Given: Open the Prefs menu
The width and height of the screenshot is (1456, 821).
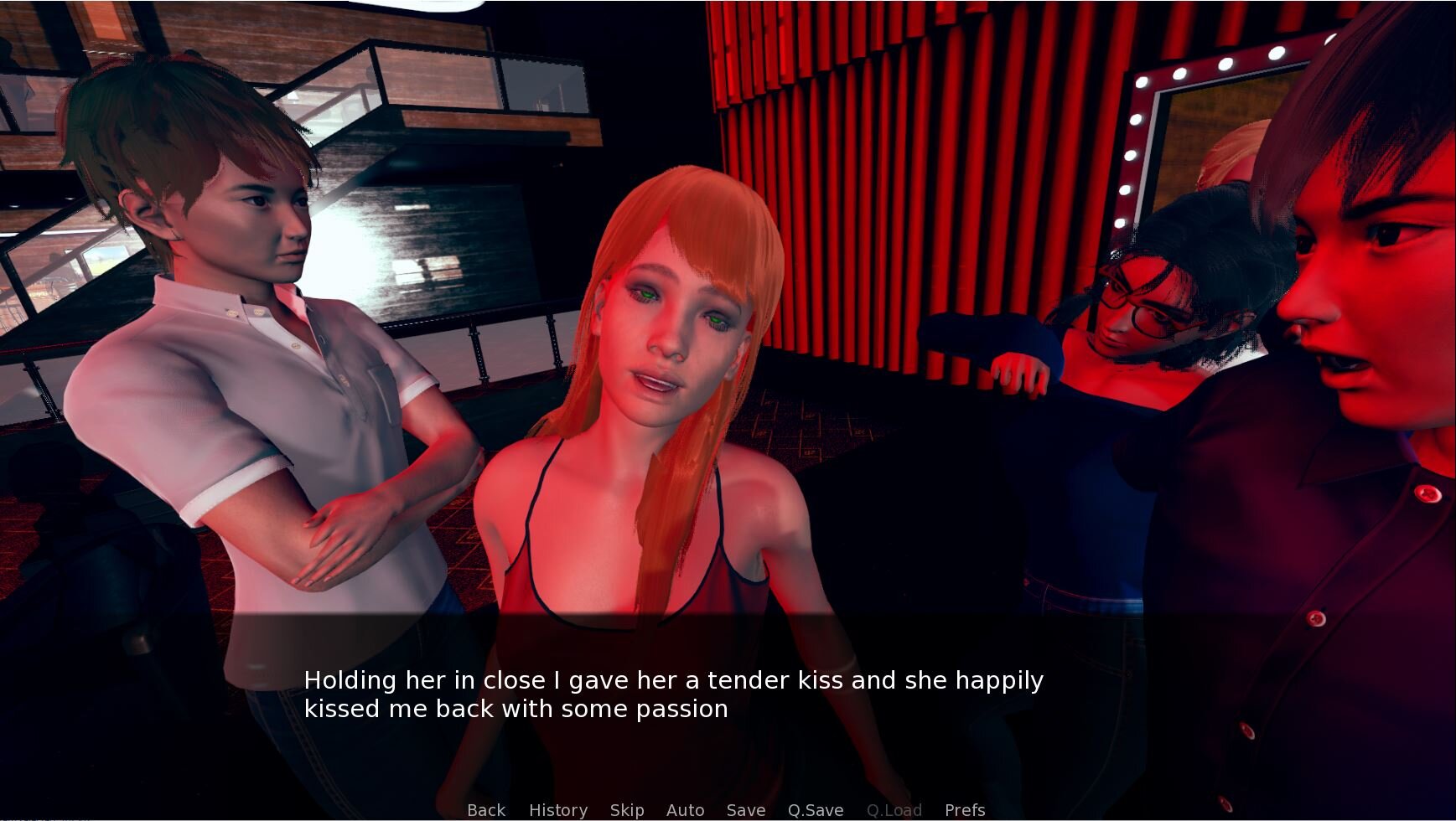Looking at the screenshot, I should [x=965, y=810].
